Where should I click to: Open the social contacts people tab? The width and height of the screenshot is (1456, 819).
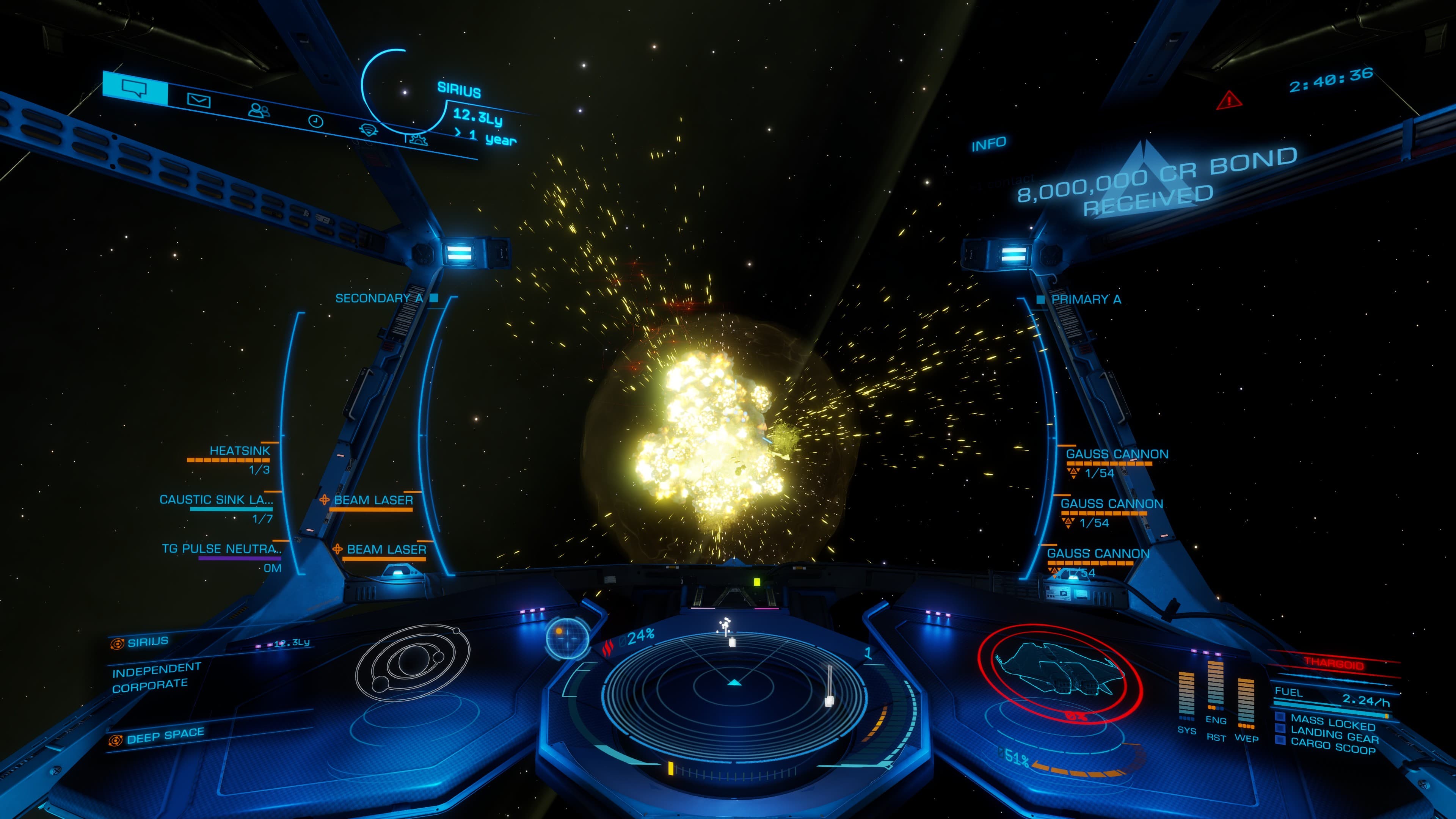pyautogui.click(x=259, y=110)
